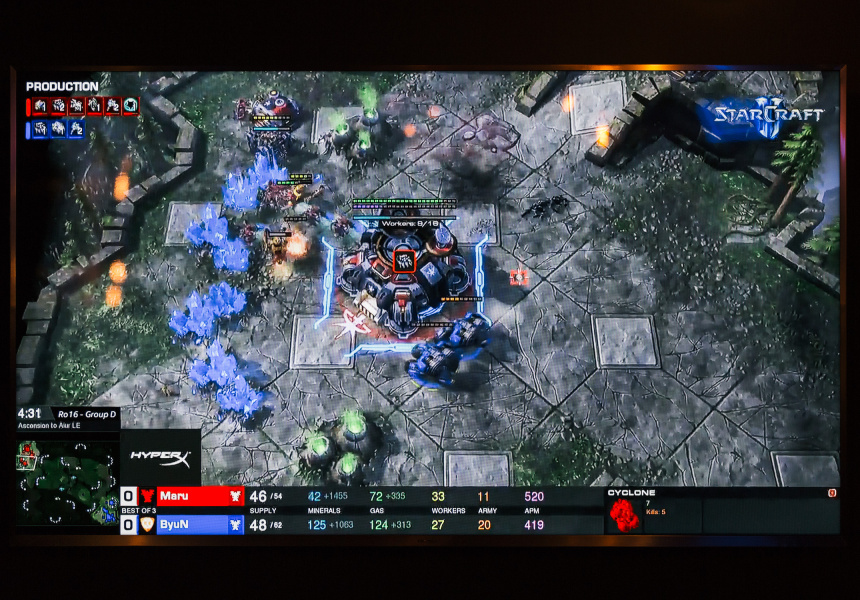Click the HyperX sponsor logo panel
Screen dimensions: 860x600
160,458
